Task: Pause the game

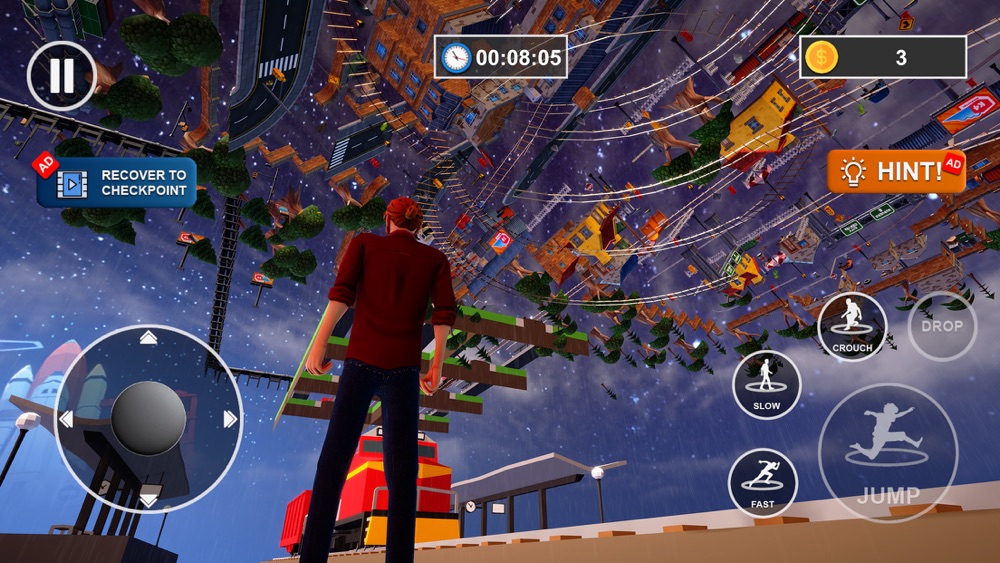Action: pyautogui.click(x=61, y=75)
